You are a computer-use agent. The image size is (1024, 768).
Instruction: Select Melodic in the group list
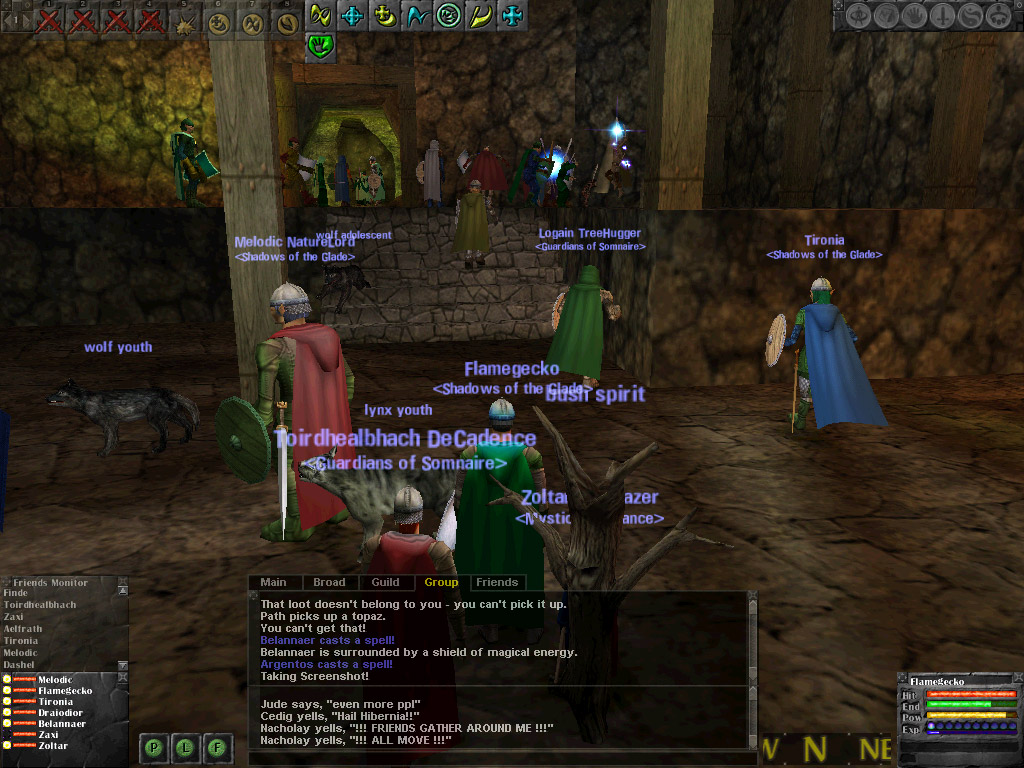[55, 680]
